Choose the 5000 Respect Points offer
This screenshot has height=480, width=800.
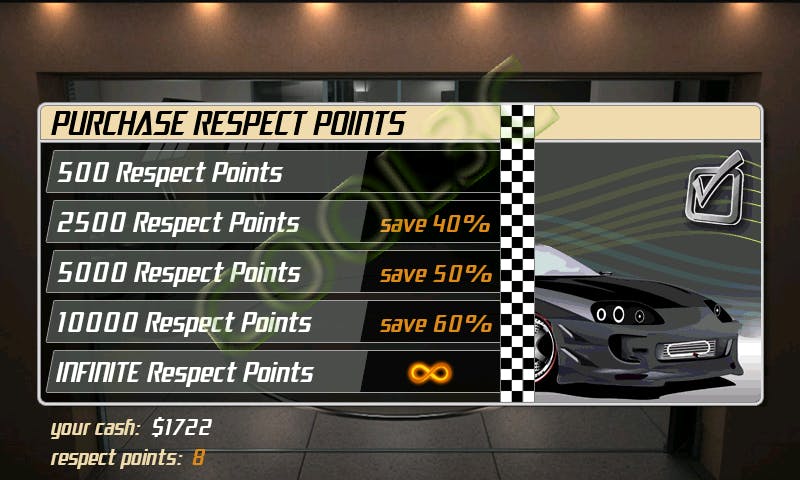pyautogui.click(x=270, y=272)
